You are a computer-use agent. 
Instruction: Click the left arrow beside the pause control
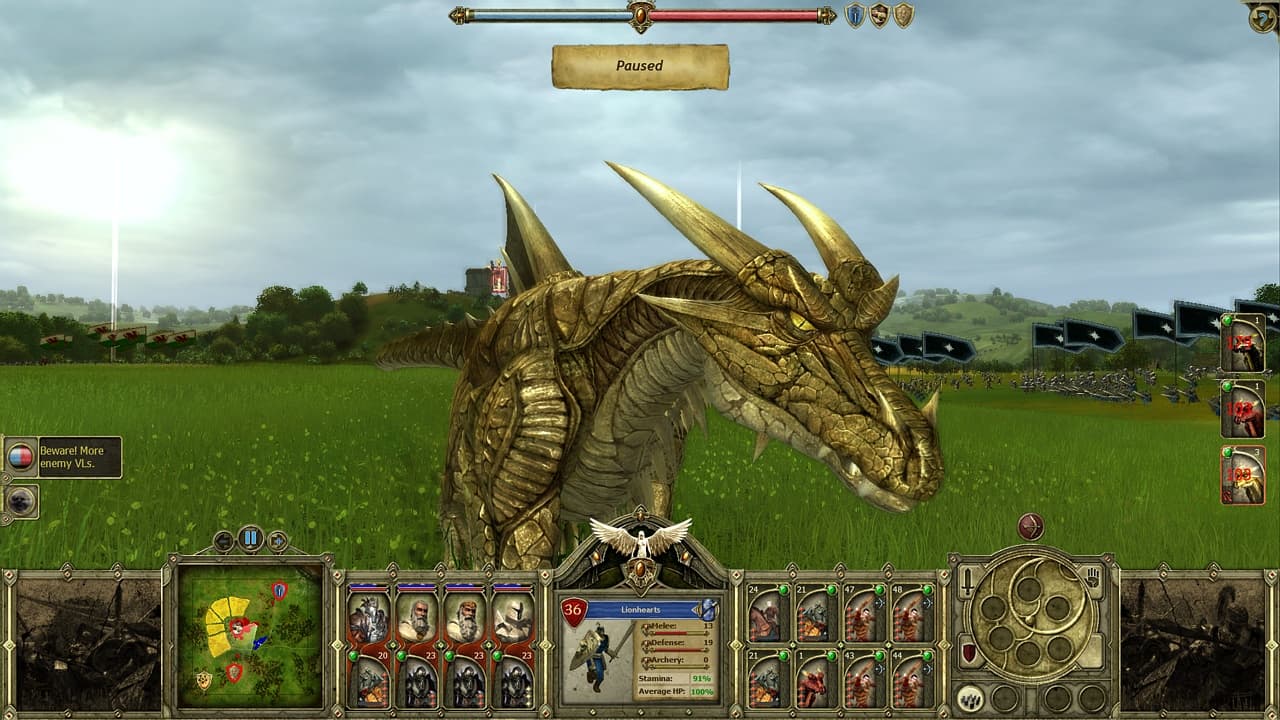point(223,541)
